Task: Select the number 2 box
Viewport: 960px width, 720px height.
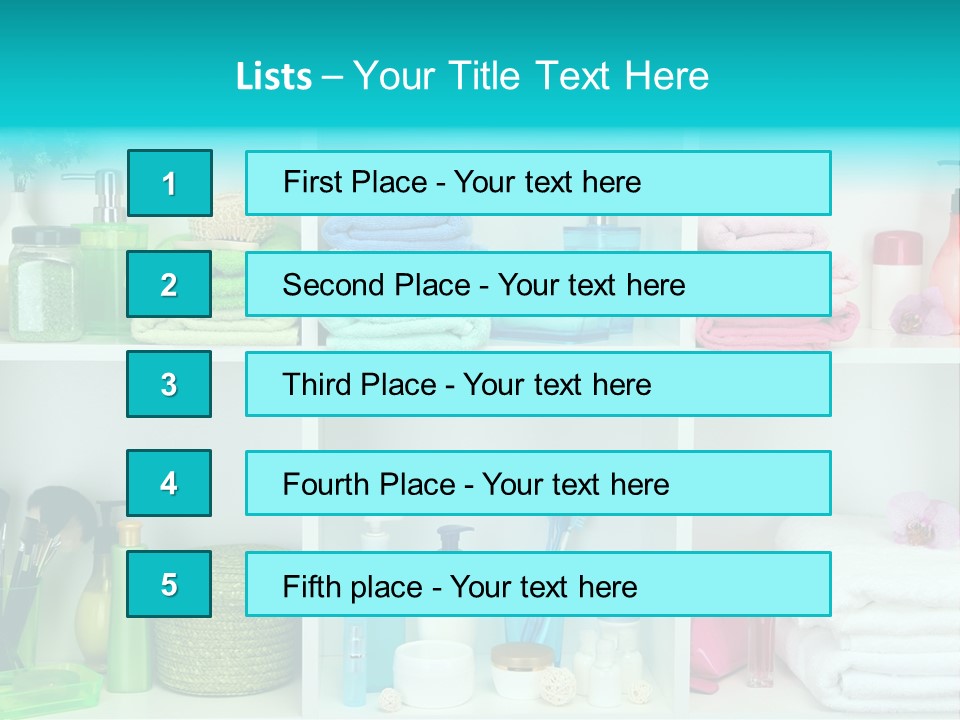Action: (169, 284)
